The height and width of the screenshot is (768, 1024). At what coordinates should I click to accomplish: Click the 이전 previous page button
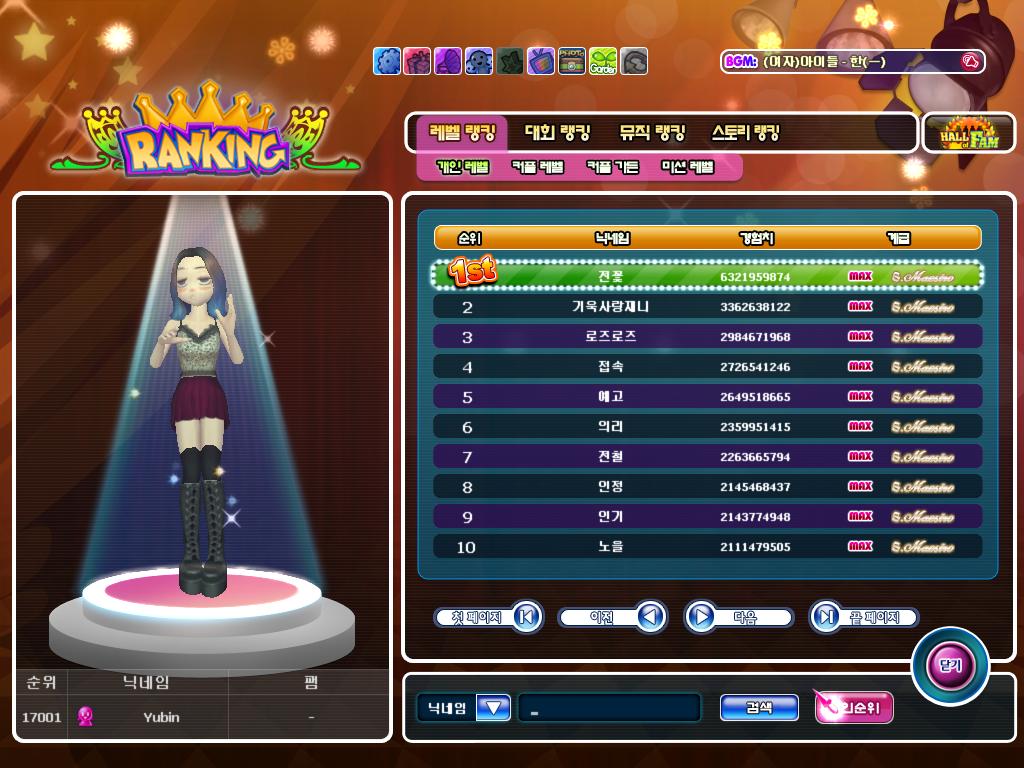tap(612, 617)
